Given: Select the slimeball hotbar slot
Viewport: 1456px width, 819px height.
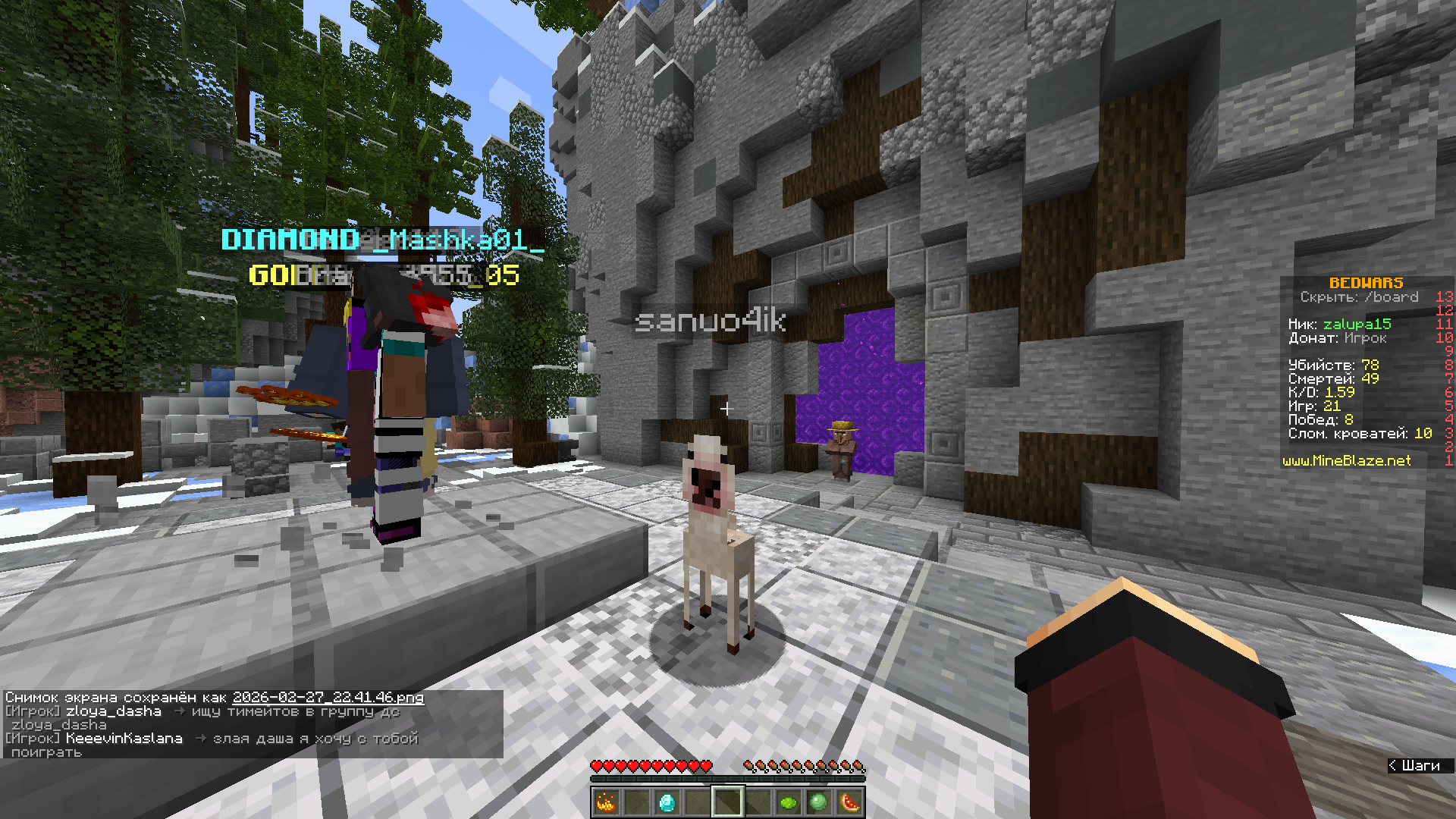Looking at the screenshot, I should point(818,802).
